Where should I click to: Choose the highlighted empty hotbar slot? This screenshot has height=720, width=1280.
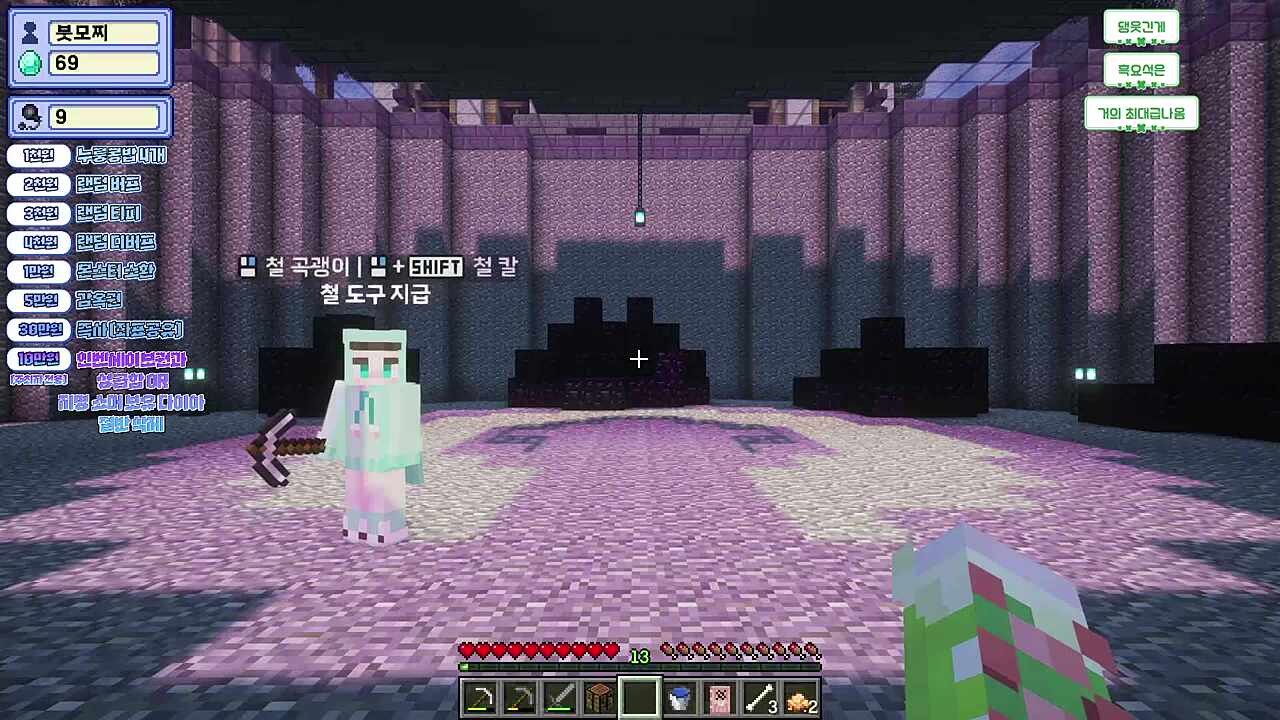pyautogui.click(x=639, y=697)
